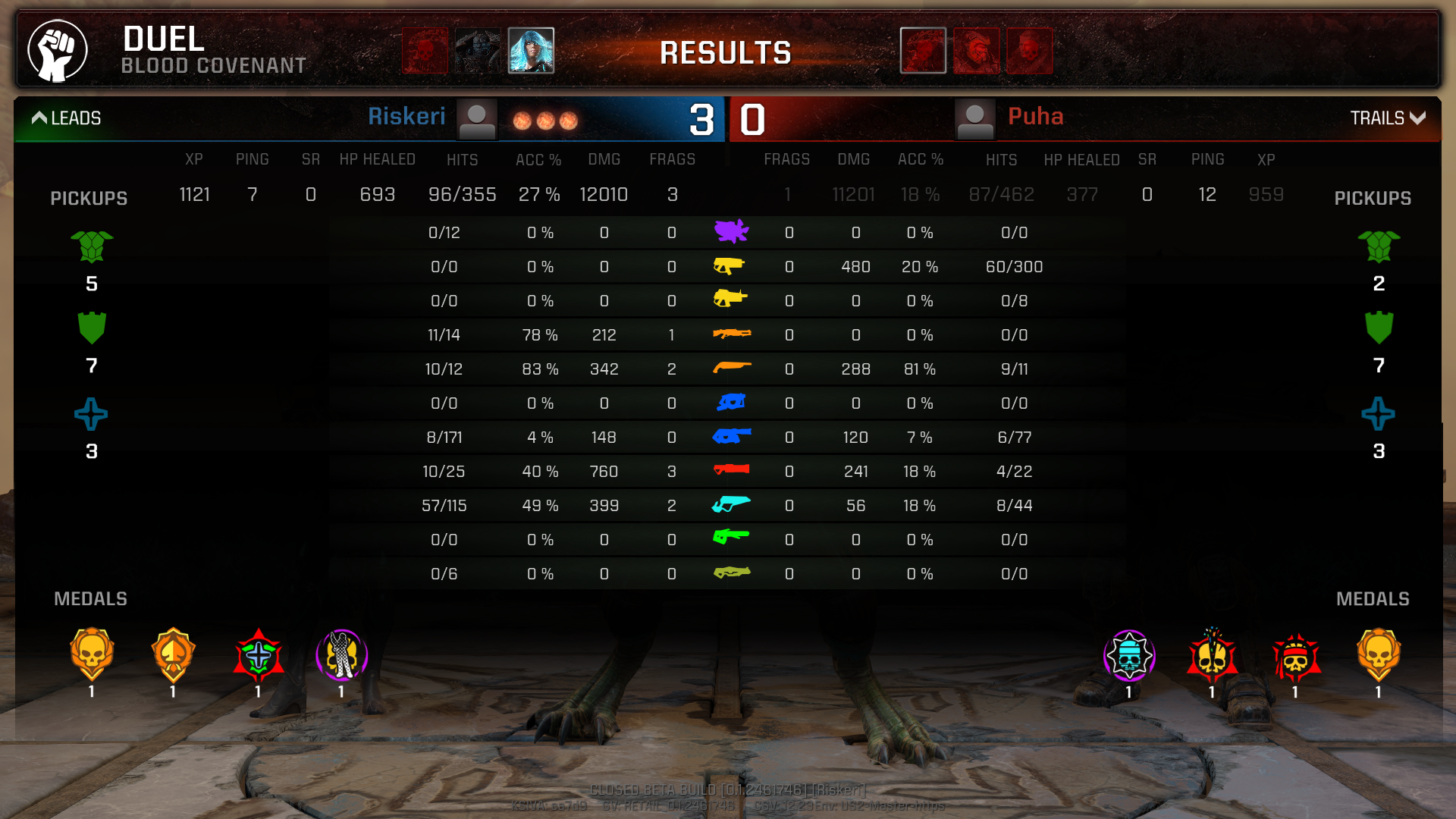Select player Riskeri's name
Image resolution: width=1456 pixels, height=819 pixels.
406,117
